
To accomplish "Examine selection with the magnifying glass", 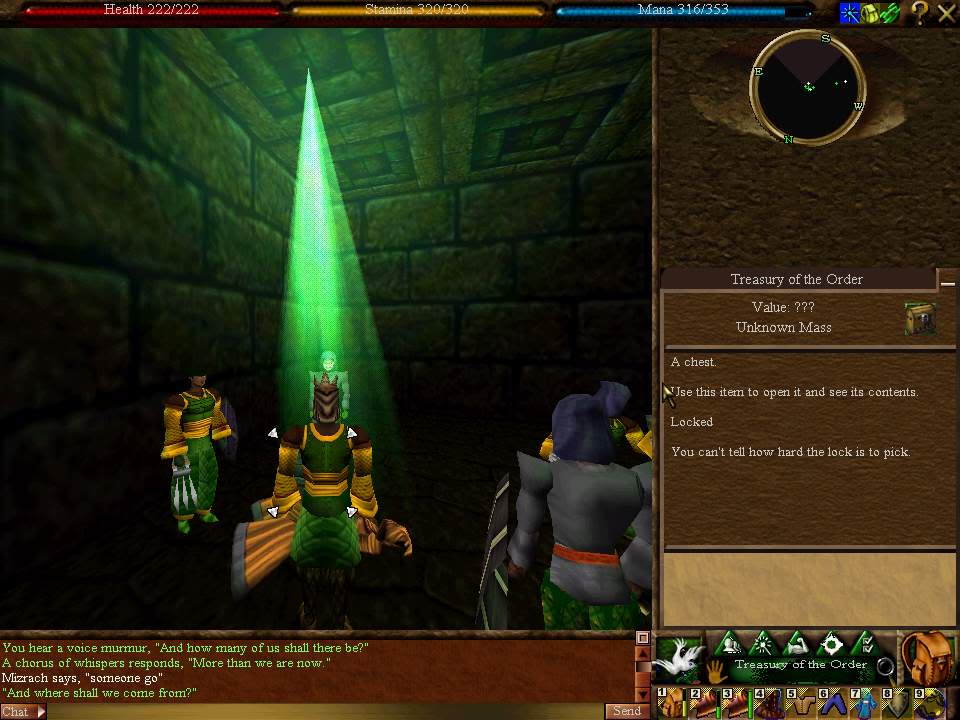I will (885, 666).
